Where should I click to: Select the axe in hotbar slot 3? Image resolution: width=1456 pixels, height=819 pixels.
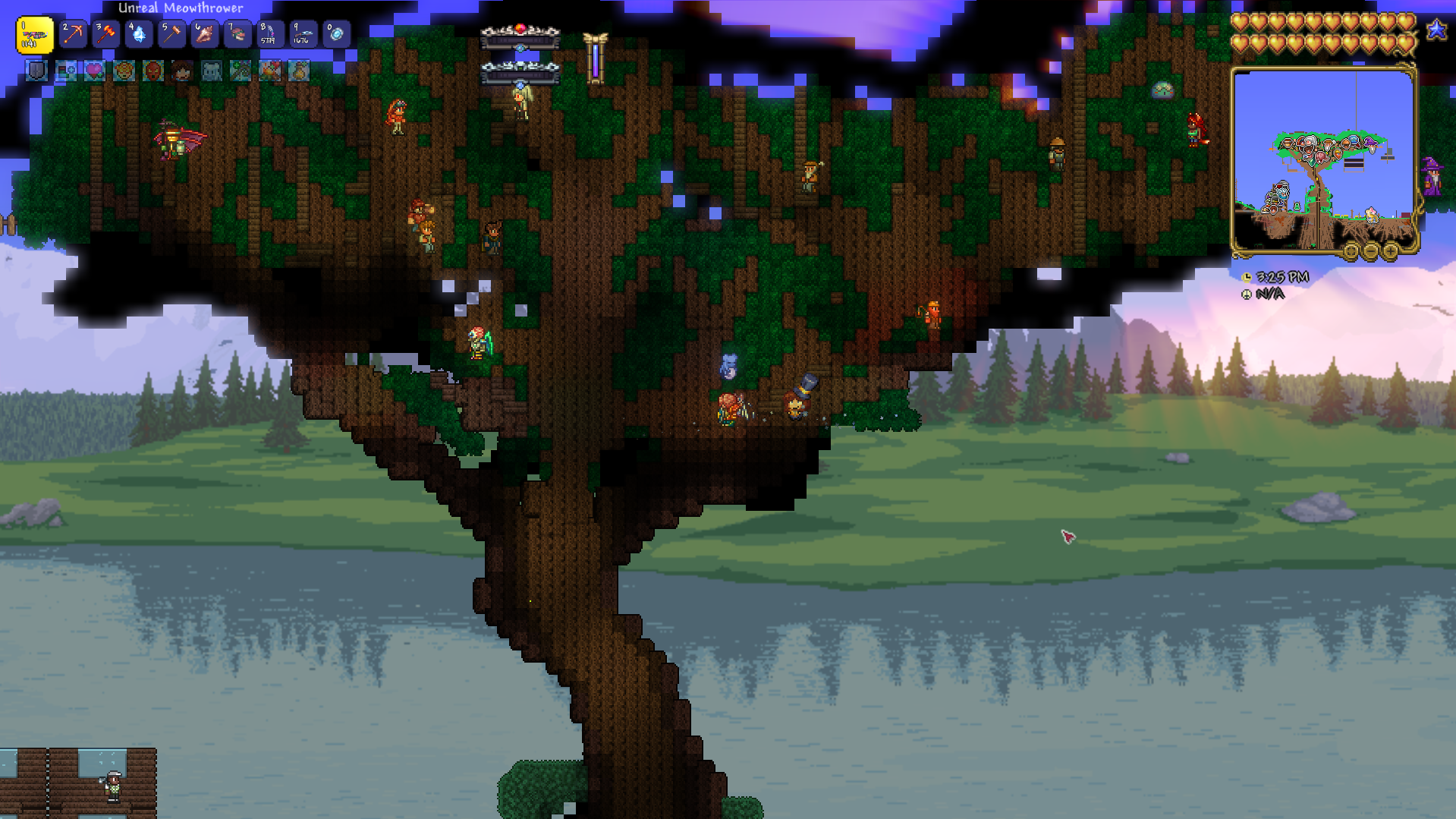point(105,34)
